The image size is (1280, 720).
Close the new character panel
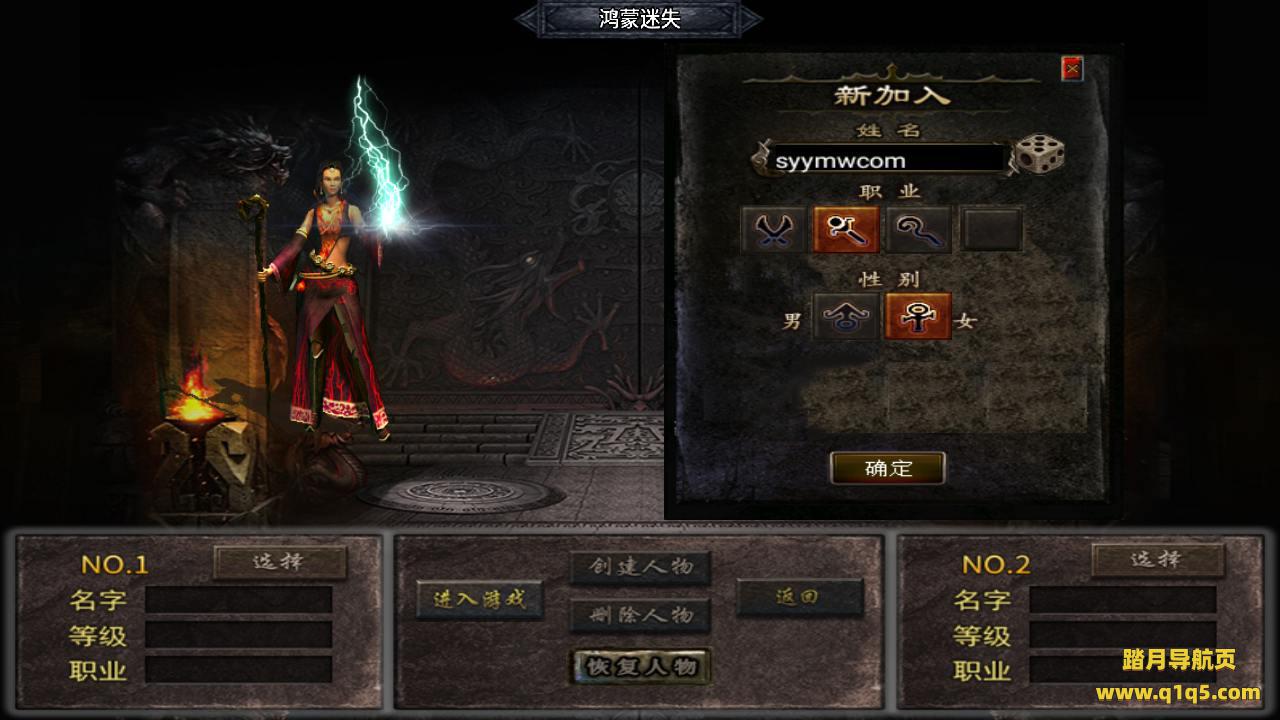[1072, 68]
